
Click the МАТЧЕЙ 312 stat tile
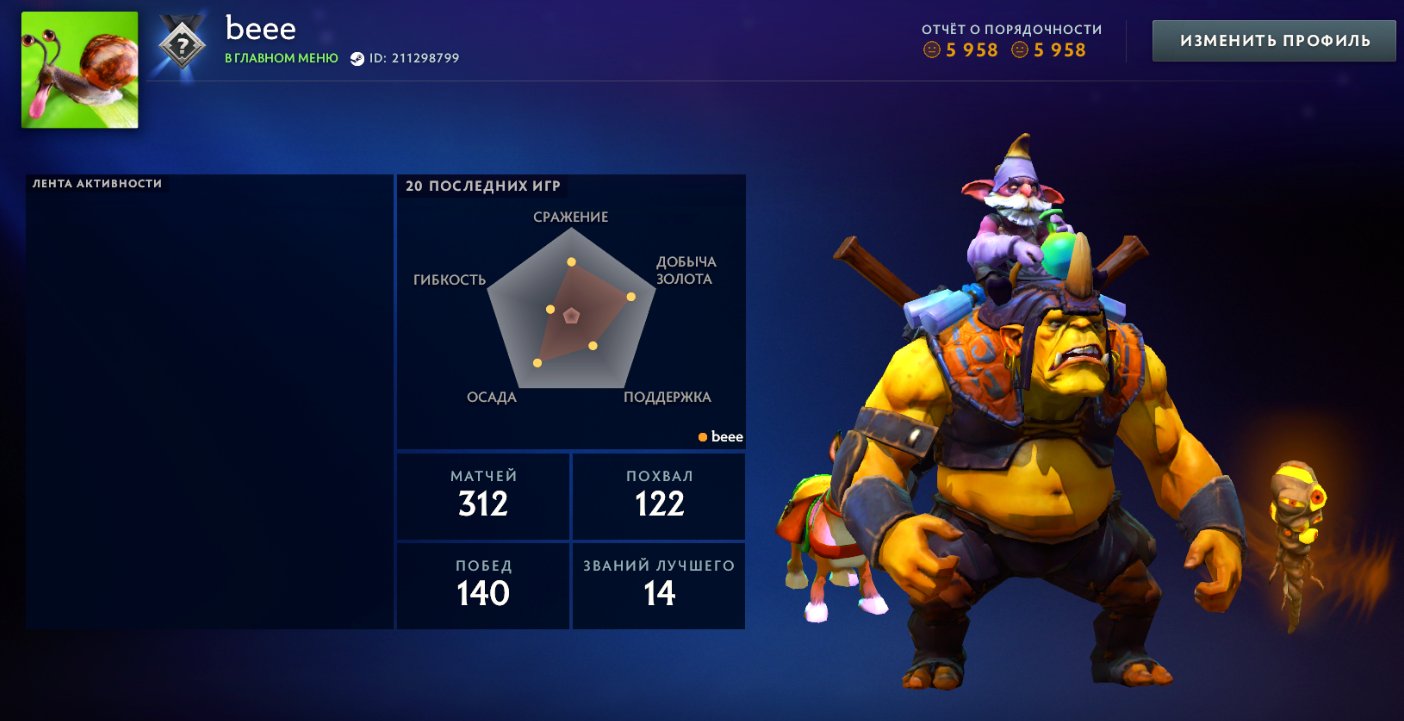click(483, 496)
